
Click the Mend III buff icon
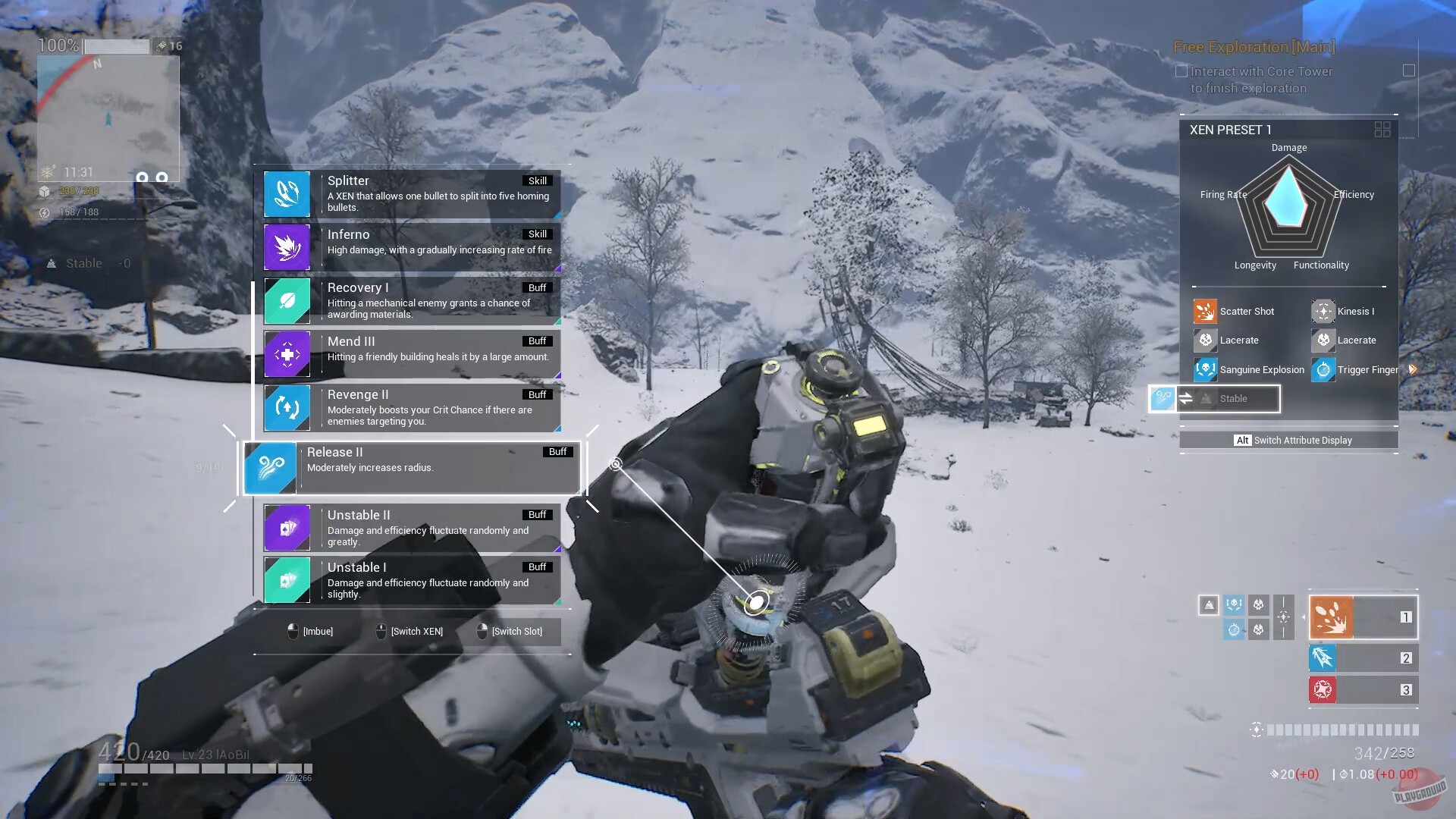click(x=287, y=354)
